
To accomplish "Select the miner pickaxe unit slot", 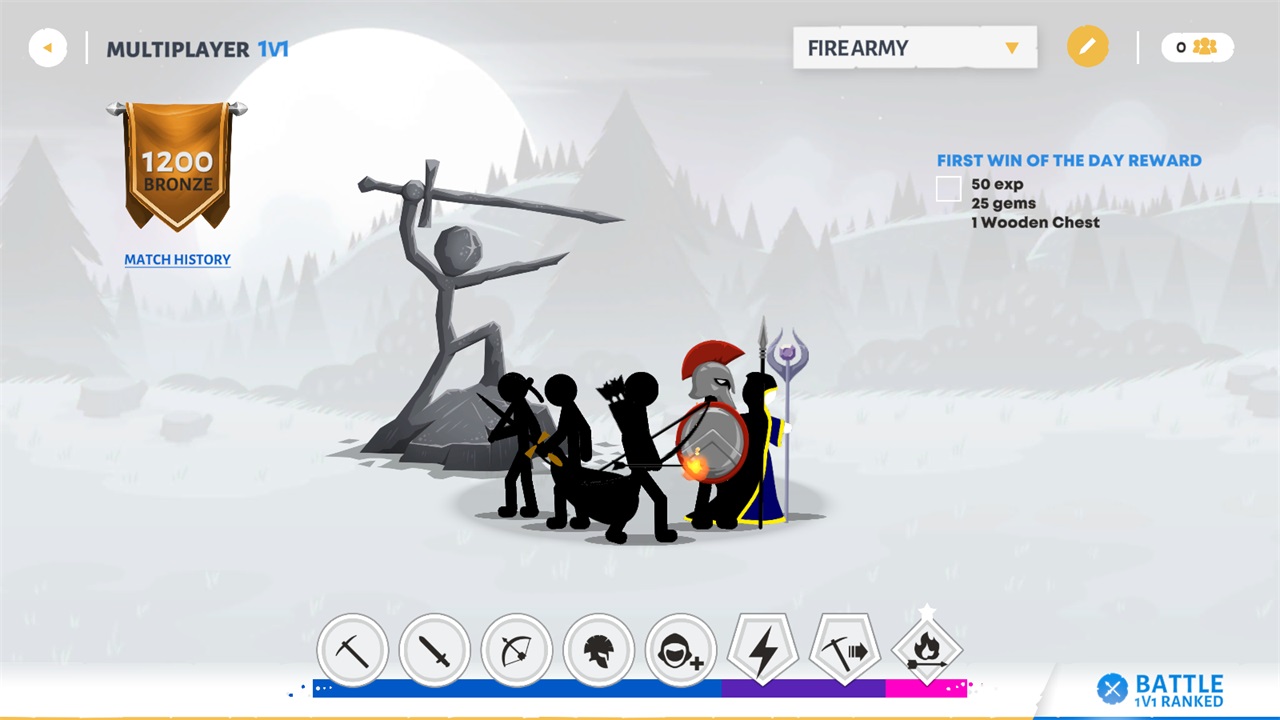I will point(352,651).
